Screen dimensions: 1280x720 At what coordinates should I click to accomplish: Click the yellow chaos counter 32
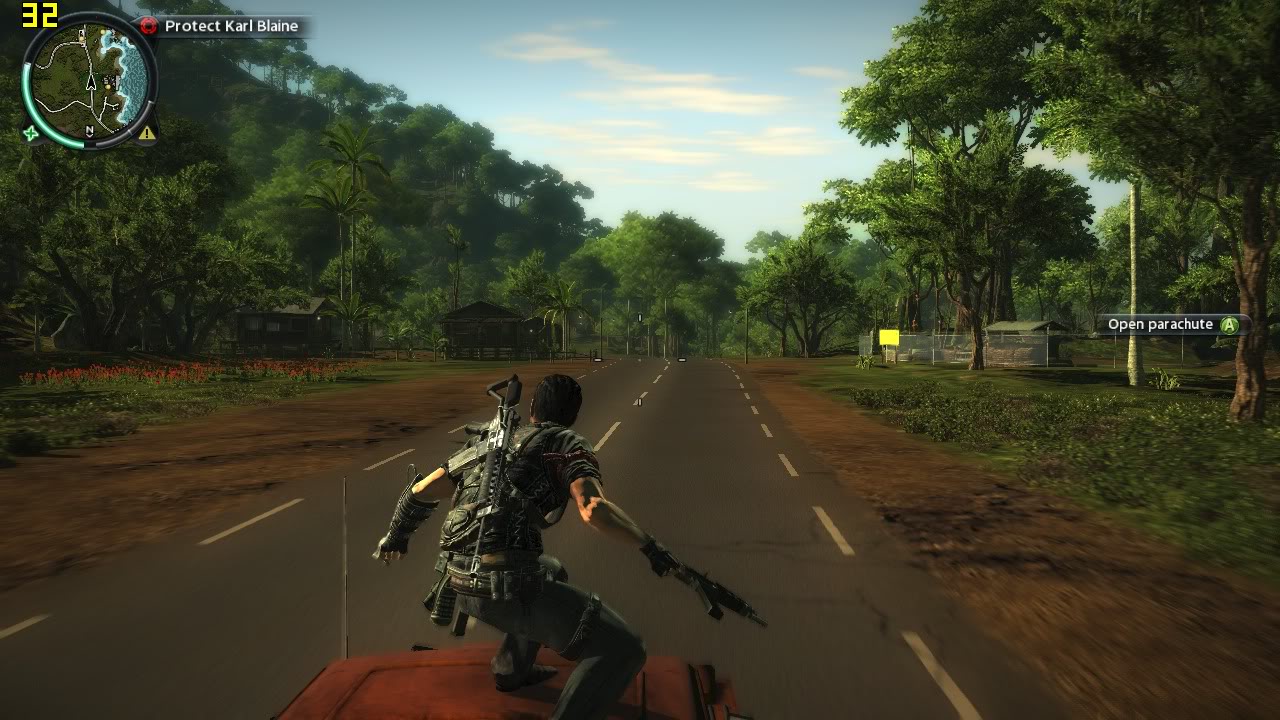(38, 14)
